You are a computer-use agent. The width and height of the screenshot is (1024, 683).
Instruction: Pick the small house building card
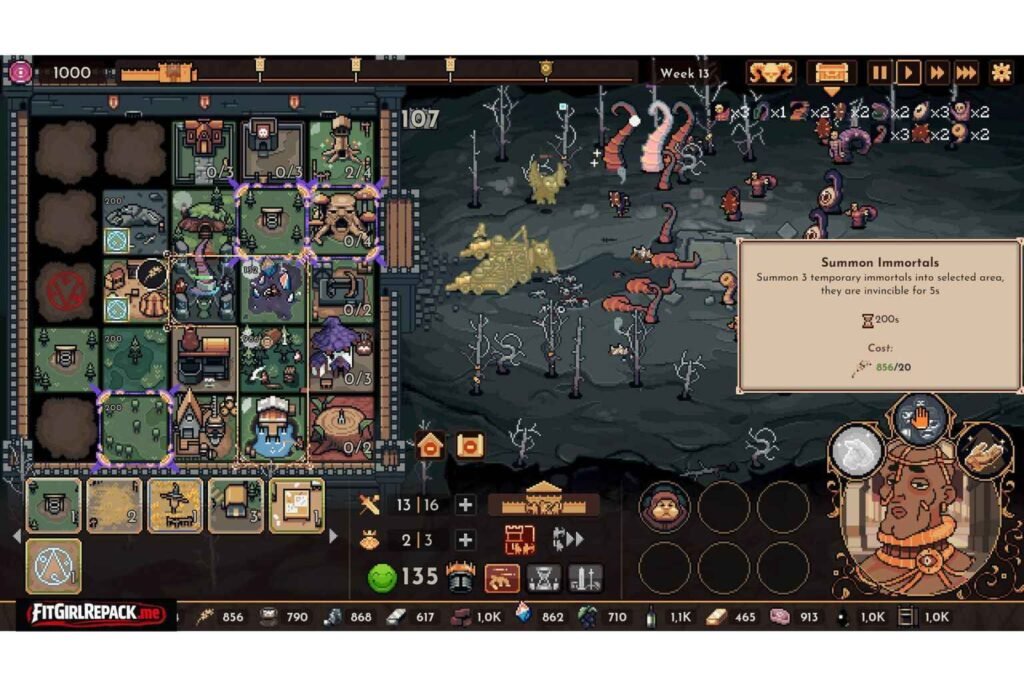236,505
